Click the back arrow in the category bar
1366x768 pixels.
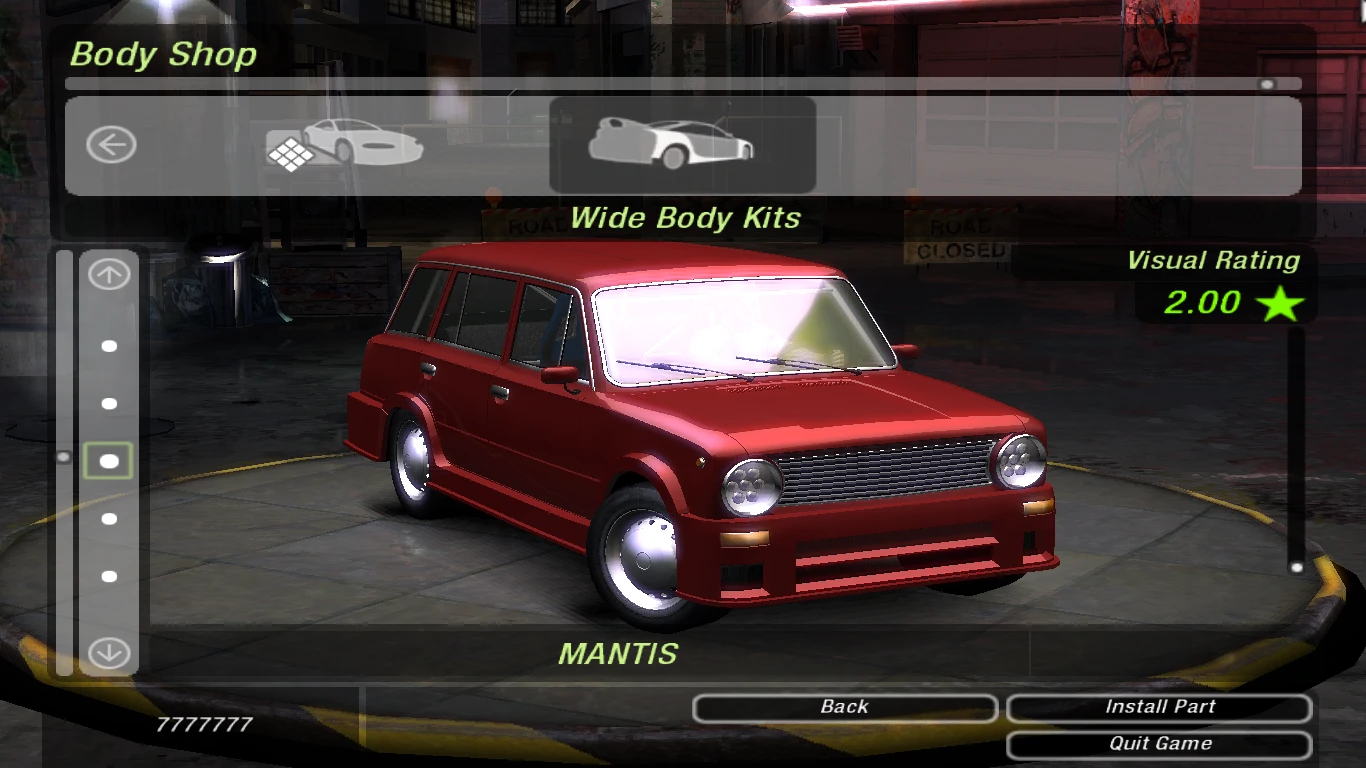pos(110,144)
